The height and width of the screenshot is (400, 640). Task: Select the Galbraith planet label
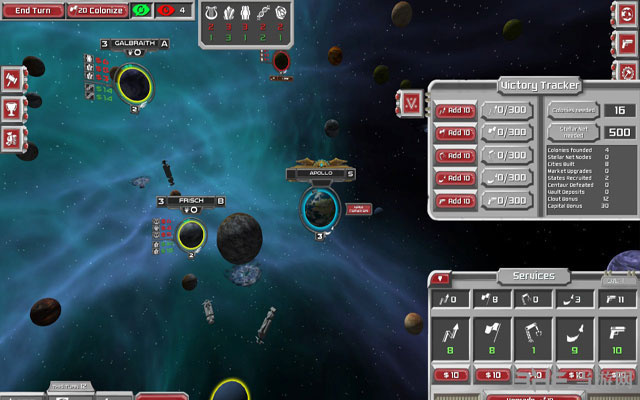coord(135,44)
